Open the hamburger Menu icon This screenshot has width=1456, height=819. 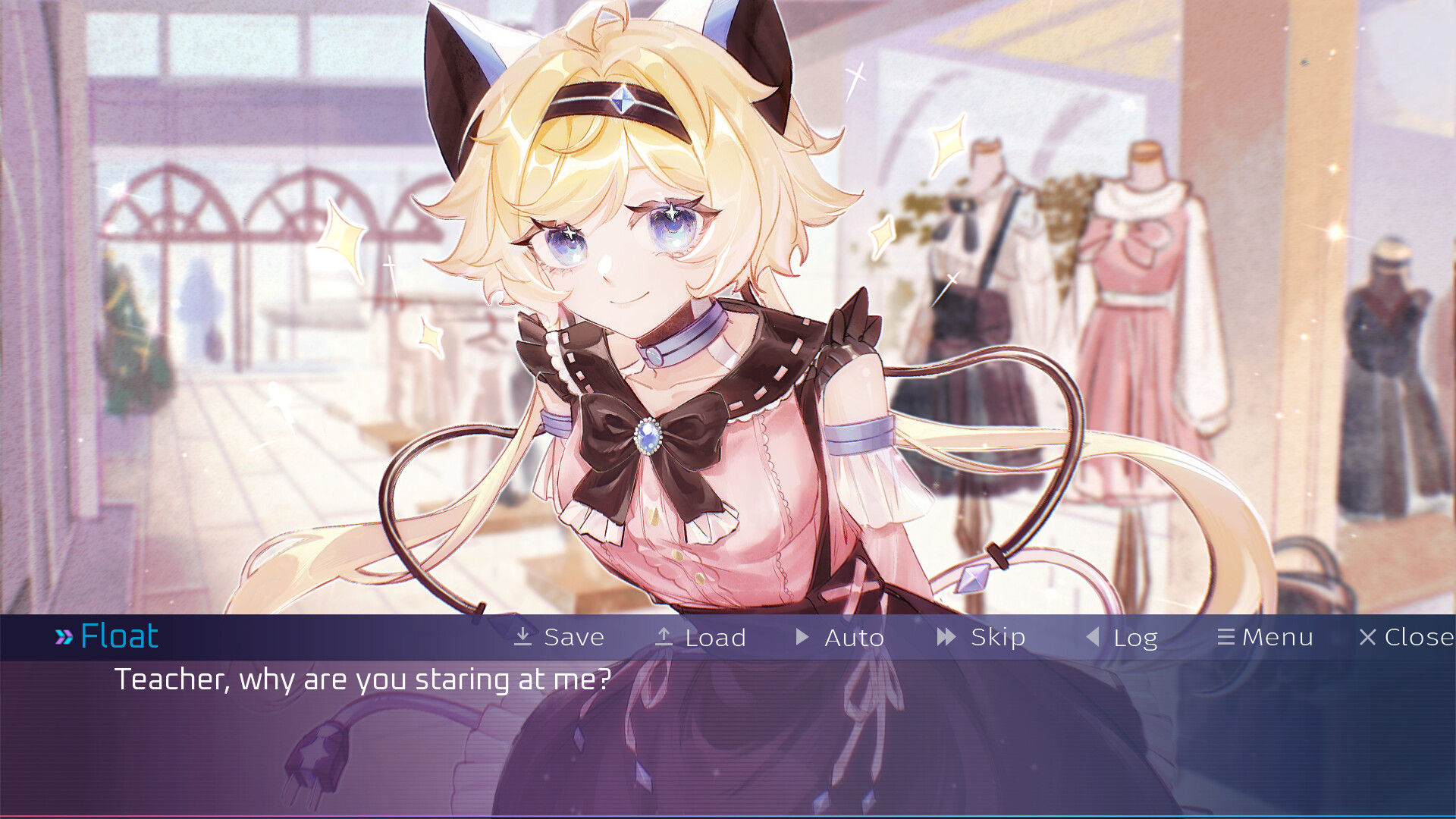tap(1227, 637)
